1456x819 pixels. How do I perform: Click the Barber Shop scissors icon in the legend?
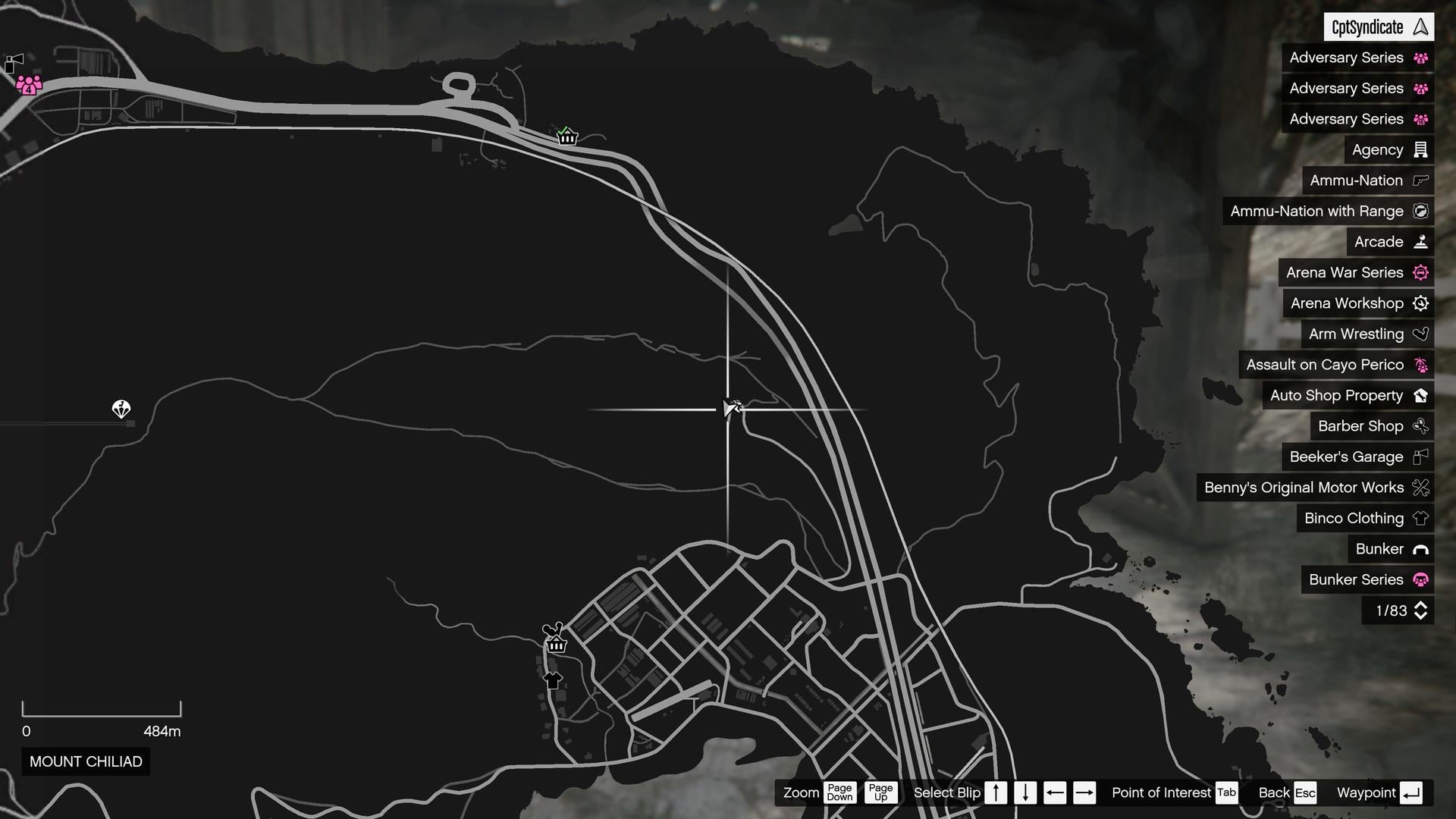coord(1421,426)
